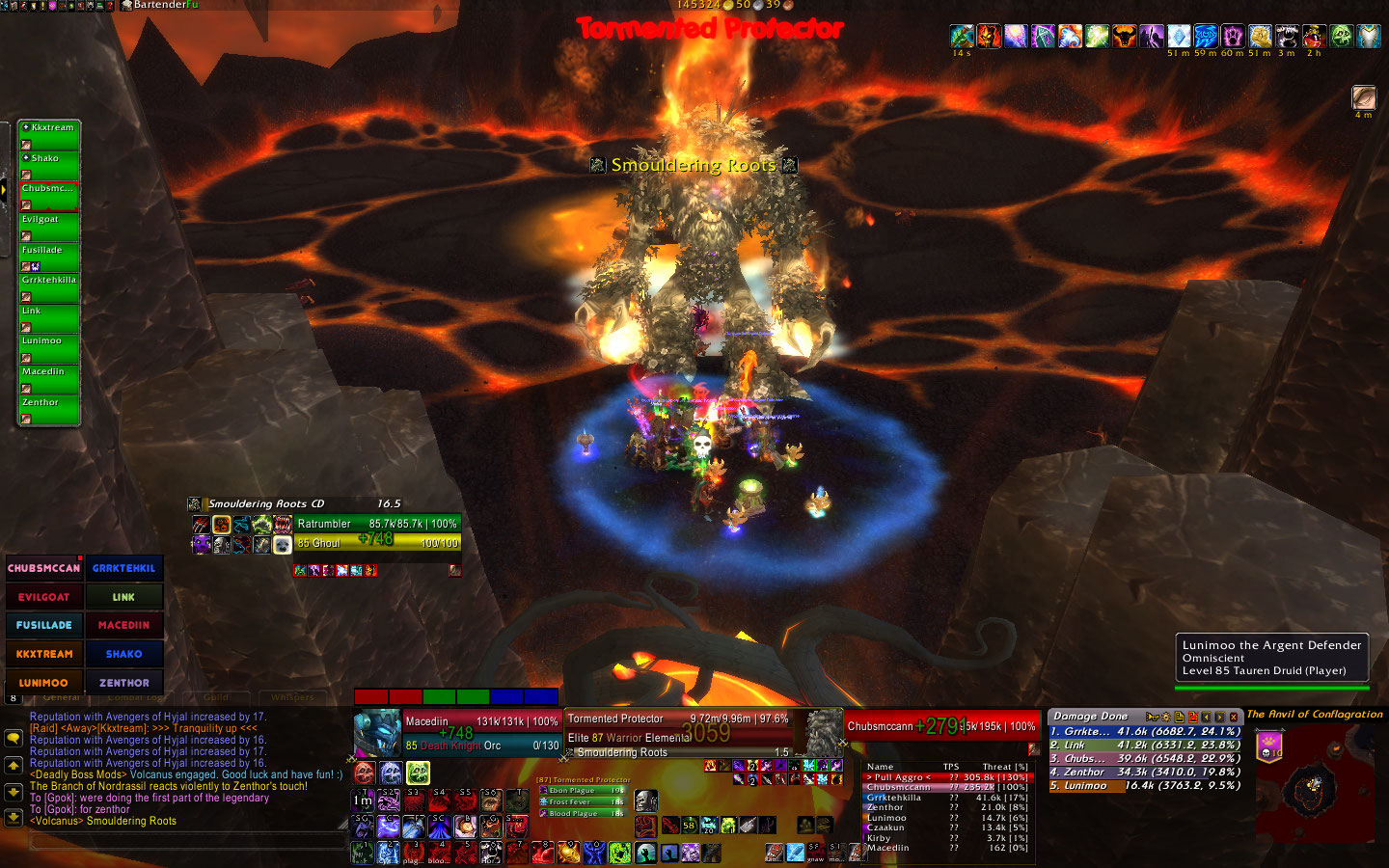
Task: Activate the green skull presence icon
Action: tap(418, 773)
